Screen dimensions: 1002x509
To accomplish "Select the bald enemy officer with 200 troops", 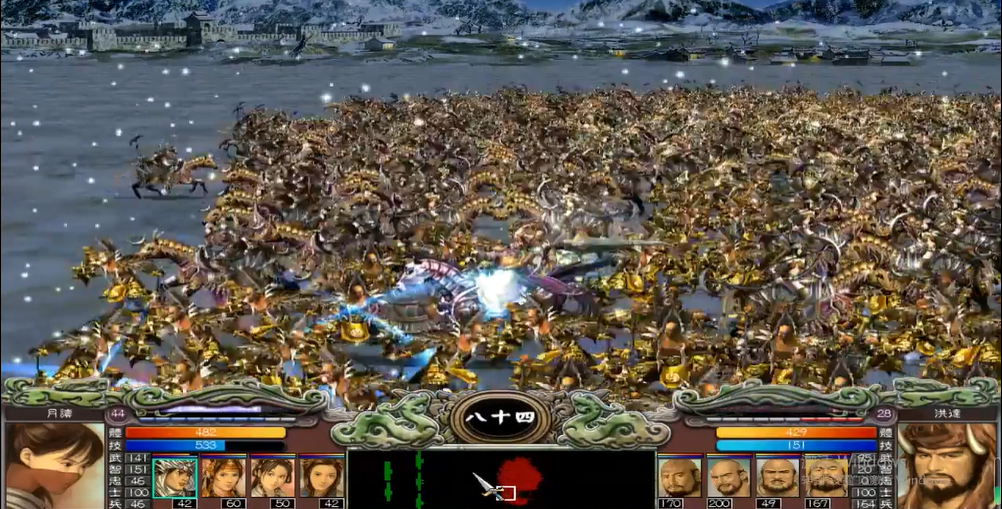I will (x=728, y=477).
